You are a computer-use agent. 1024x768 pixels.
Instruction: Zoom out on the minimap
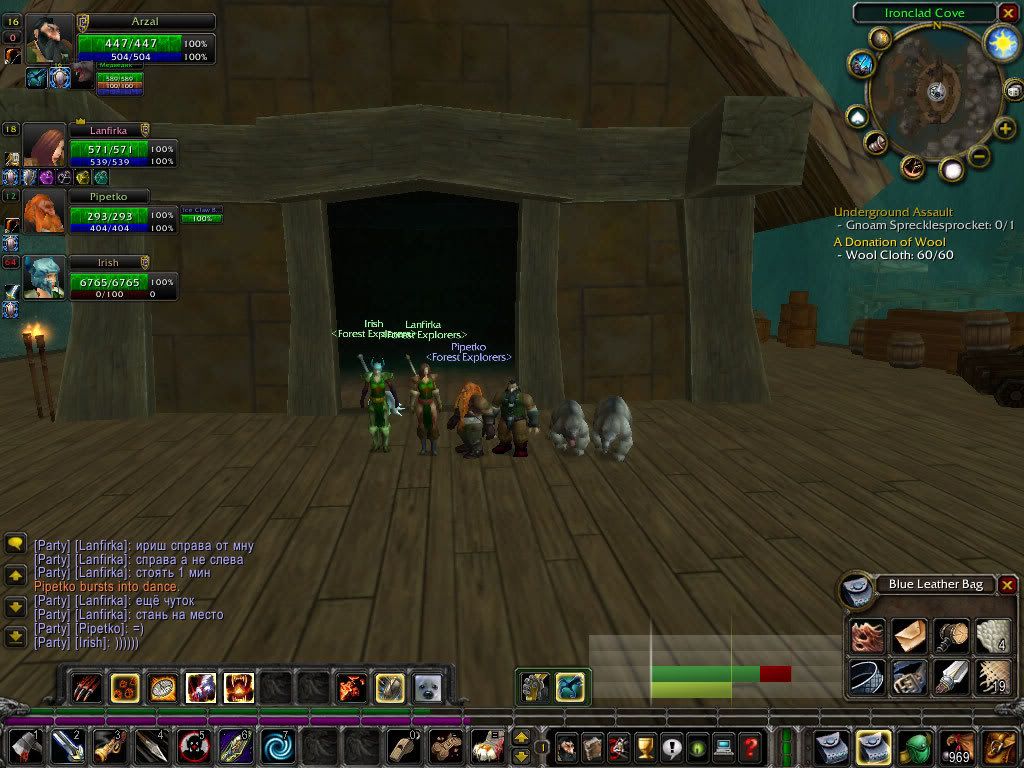[980, 156]
